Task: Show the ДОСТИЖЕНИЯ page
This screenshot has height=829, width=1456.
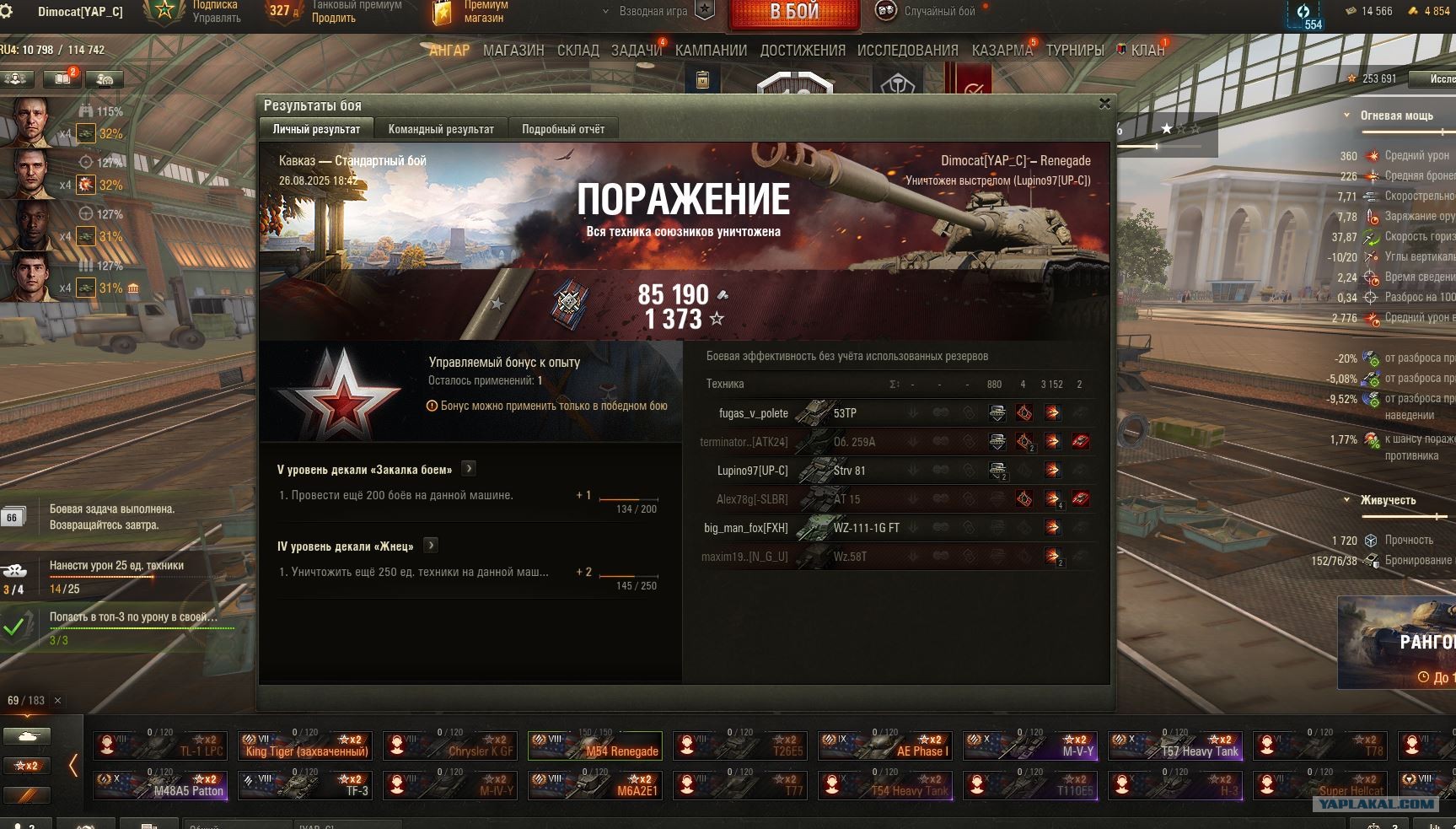Action: (x=803, y=51)
